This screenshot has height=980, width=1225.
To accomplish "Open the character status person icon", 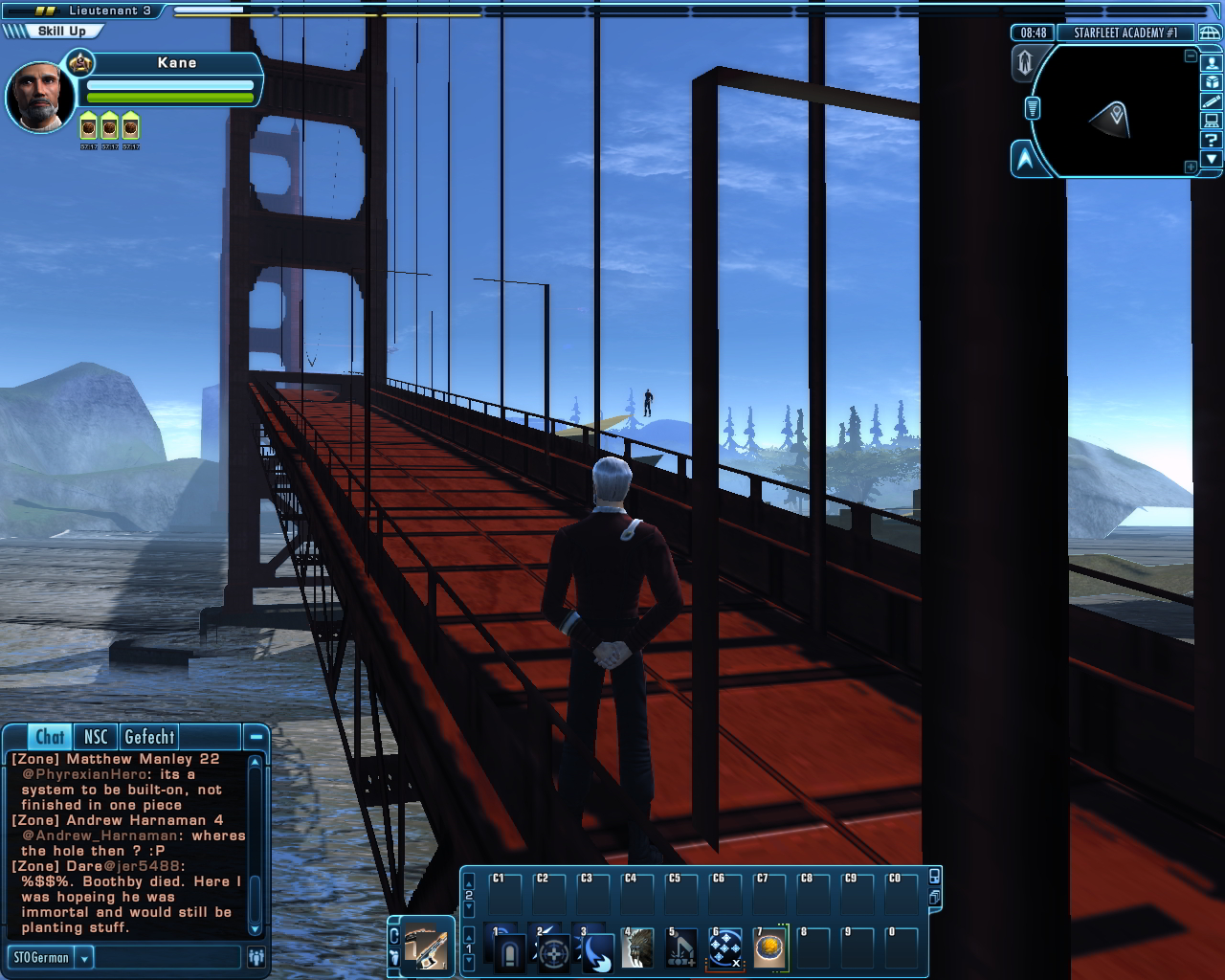I will click(1212, 62).
